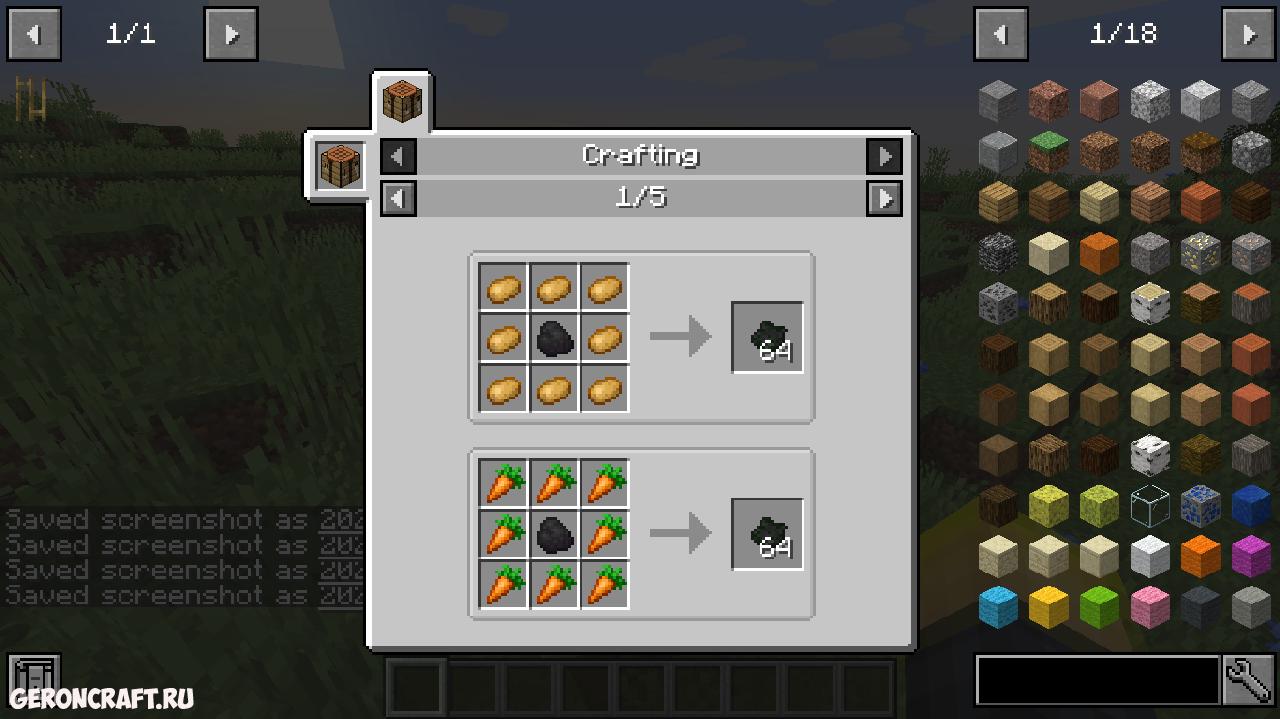This screenshot has width=1280, height=719.
Task: Click the 64 coal output of carrot recipe
Action: pyautogui.click(x=767, y=535)
